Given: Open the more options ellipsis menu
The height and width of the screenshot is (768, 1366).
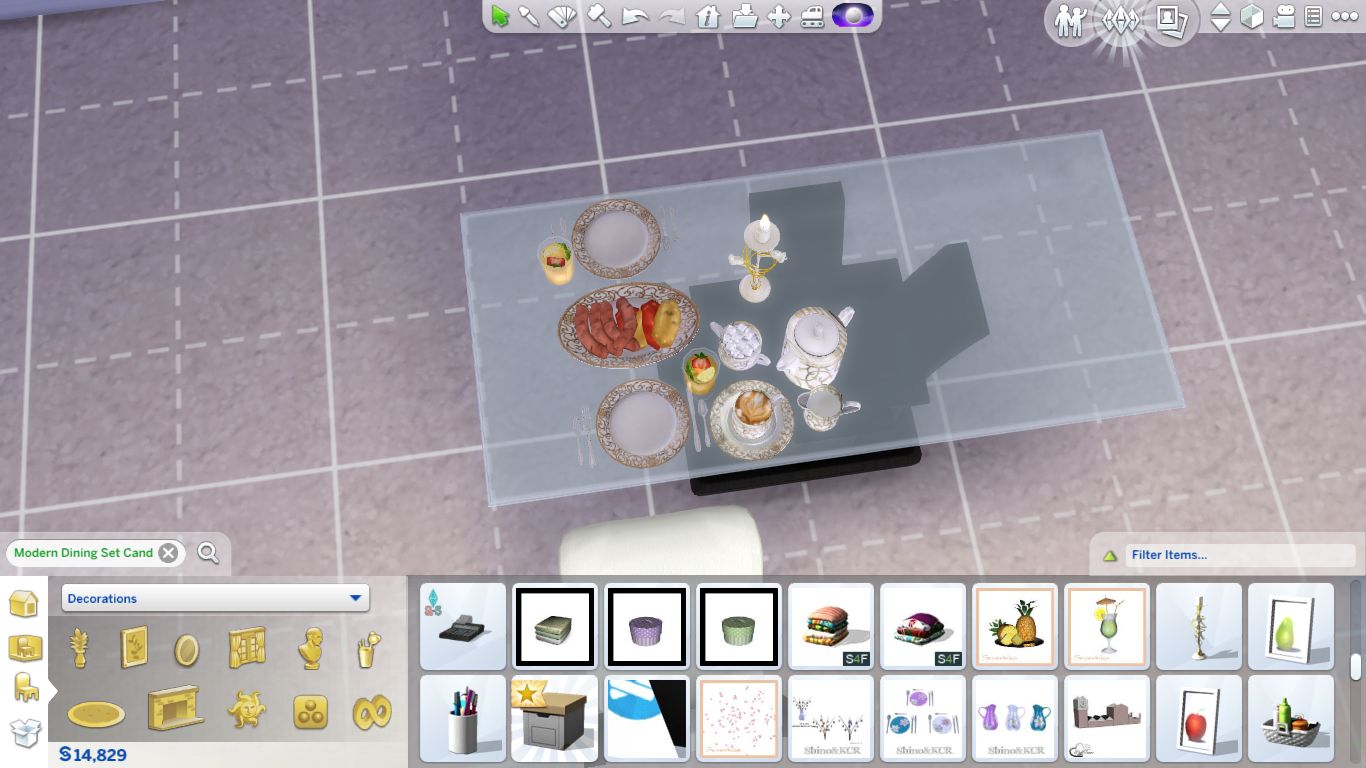Looking at the screenshot, I should (1347, 18).
